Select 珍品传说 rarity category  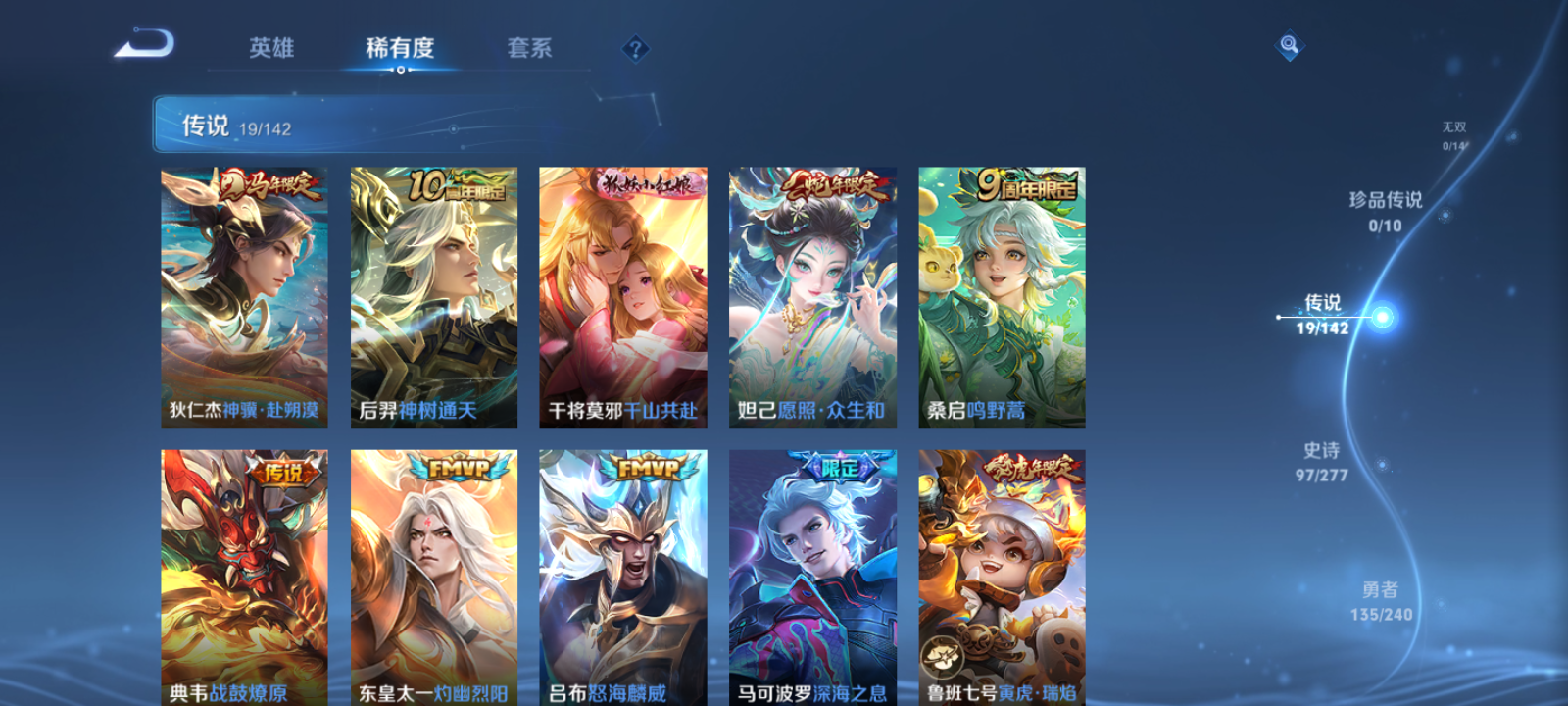pos(1388,211)
